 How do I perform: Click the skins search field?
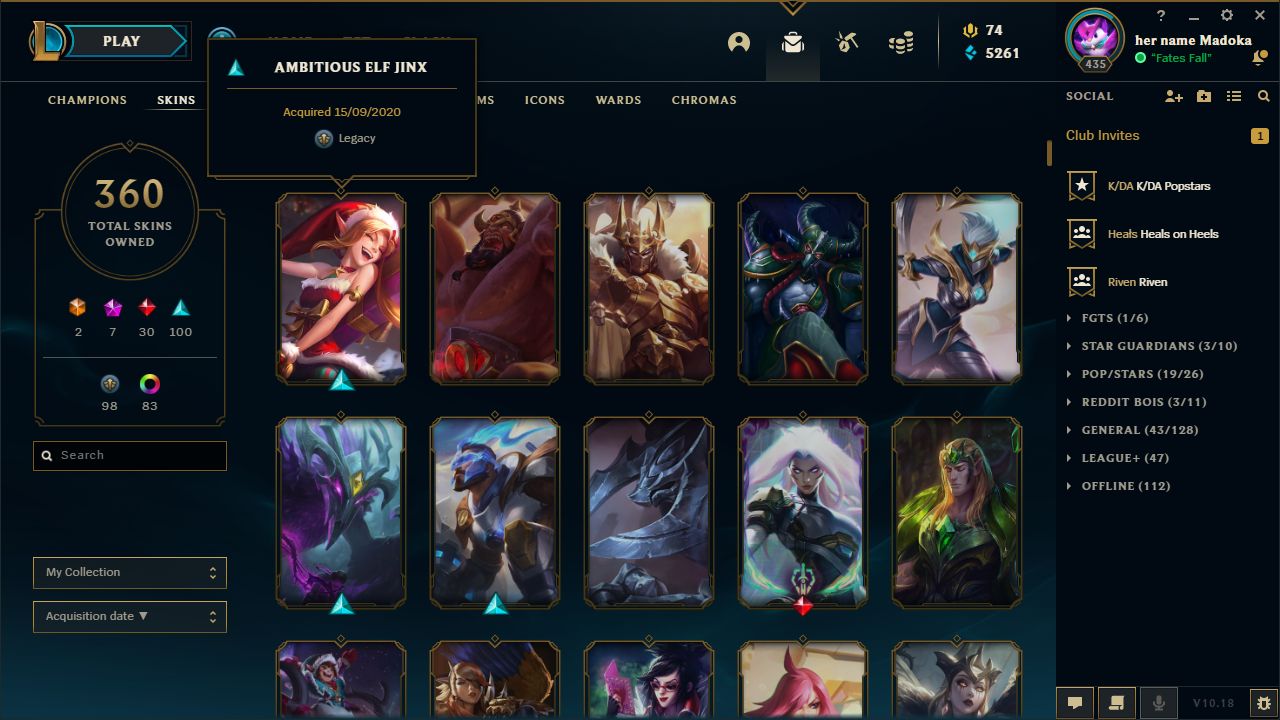point(129,455)
